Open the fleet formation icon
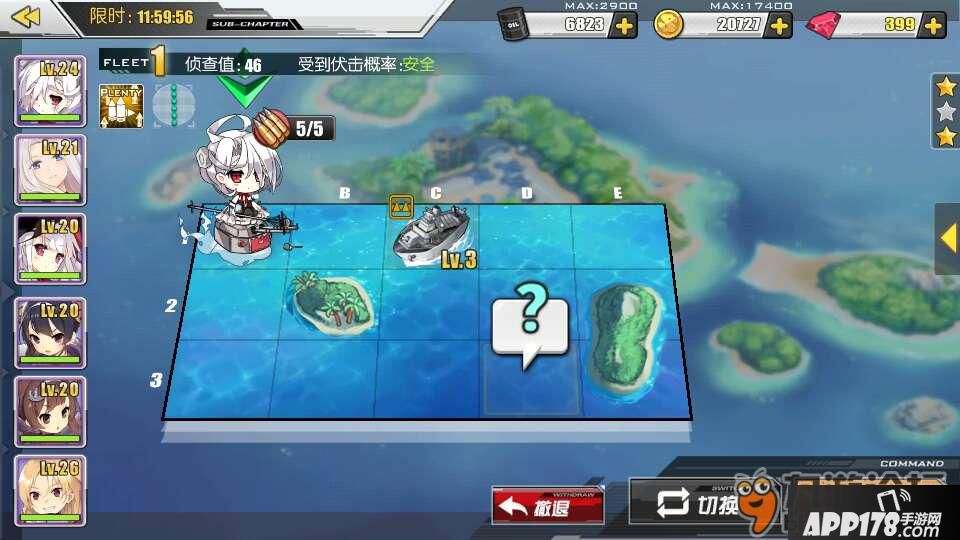This screenshot has width=960, height=540. pos(172,105)
